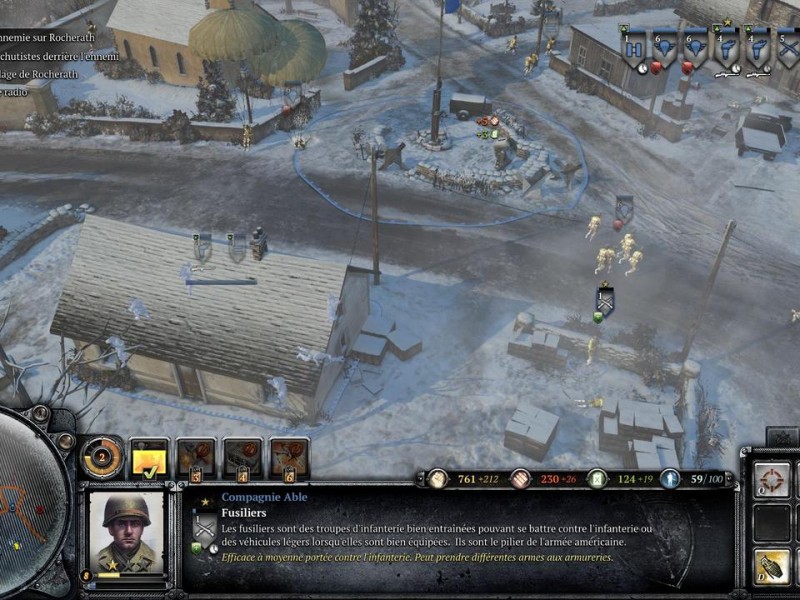Choose the locked commander ability costing 6 points
This screenshot has width=800, height=600.
[289, 458]
